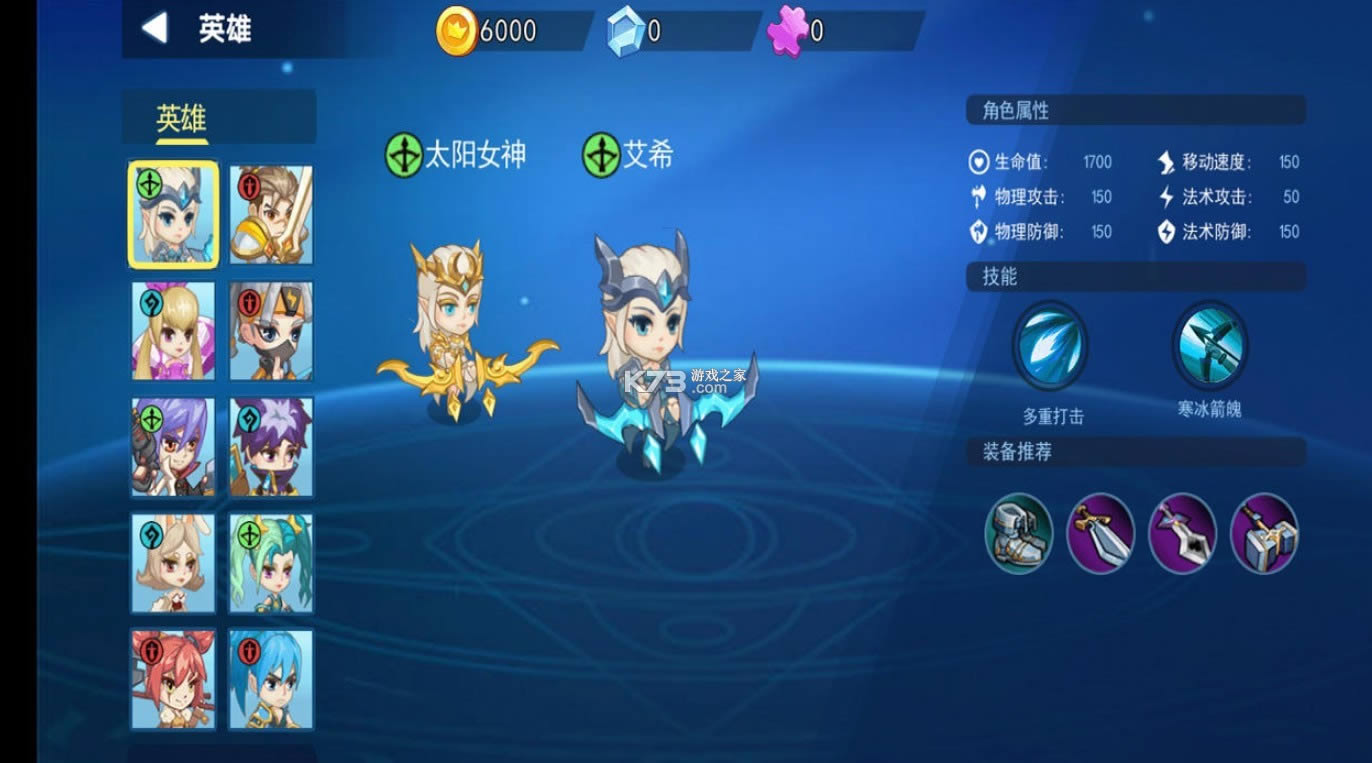Click the purple puzzle piece currency icon

[x=789, y=30]
